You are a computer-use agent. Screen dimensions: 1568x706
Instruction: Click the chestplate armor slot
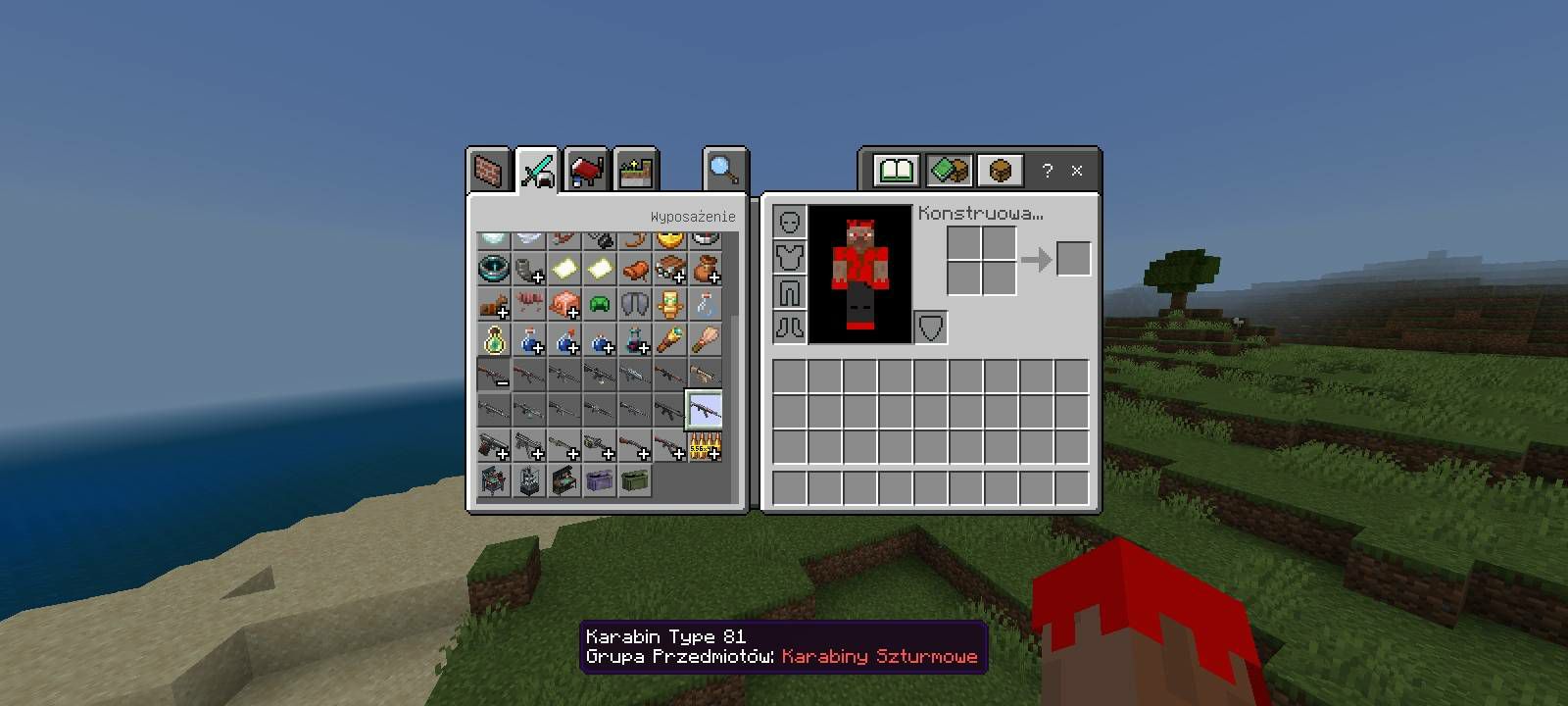[789, 258]
